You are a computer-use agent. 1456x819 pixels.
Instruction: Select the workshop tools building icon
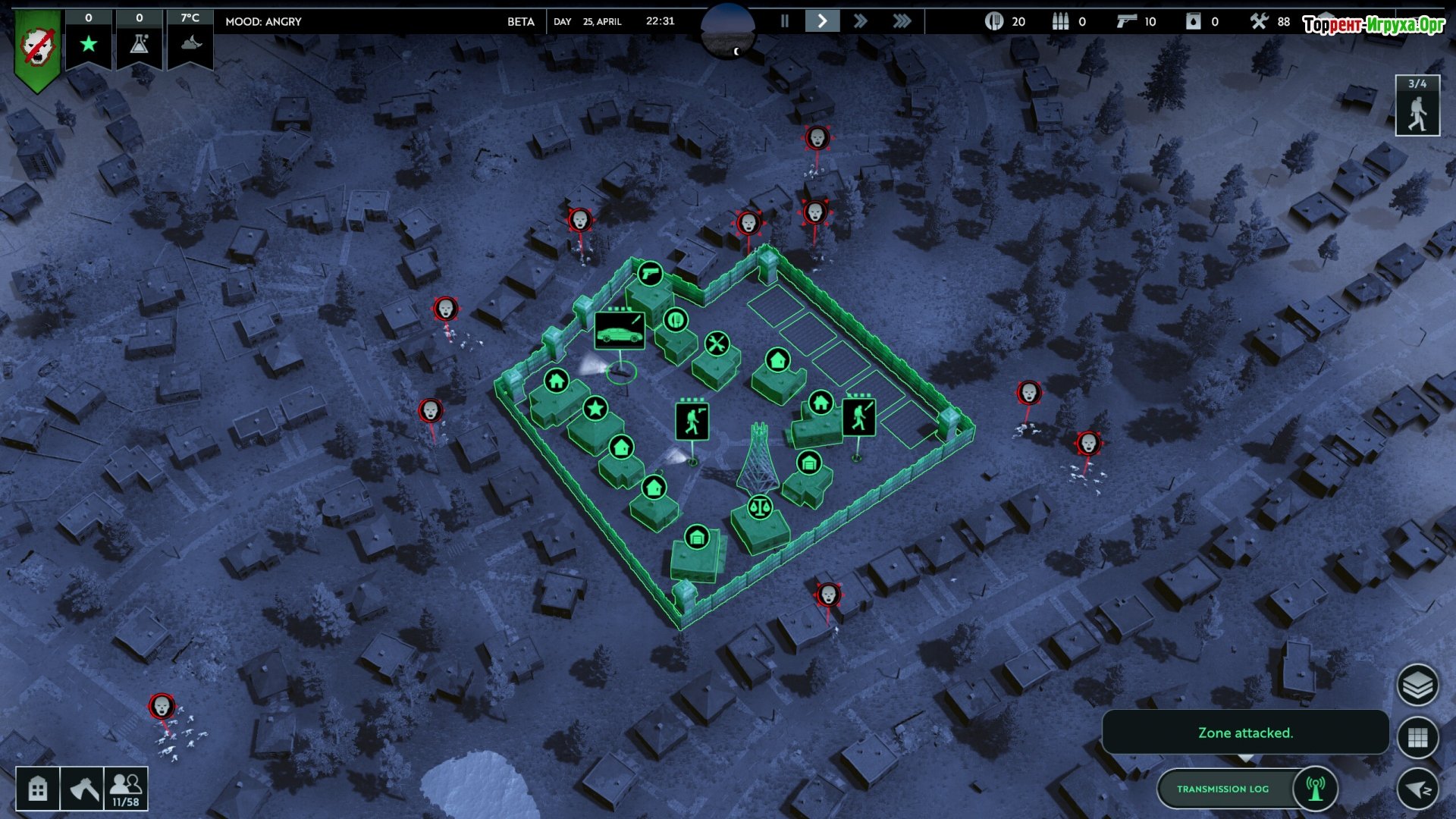tap(717, 344)
